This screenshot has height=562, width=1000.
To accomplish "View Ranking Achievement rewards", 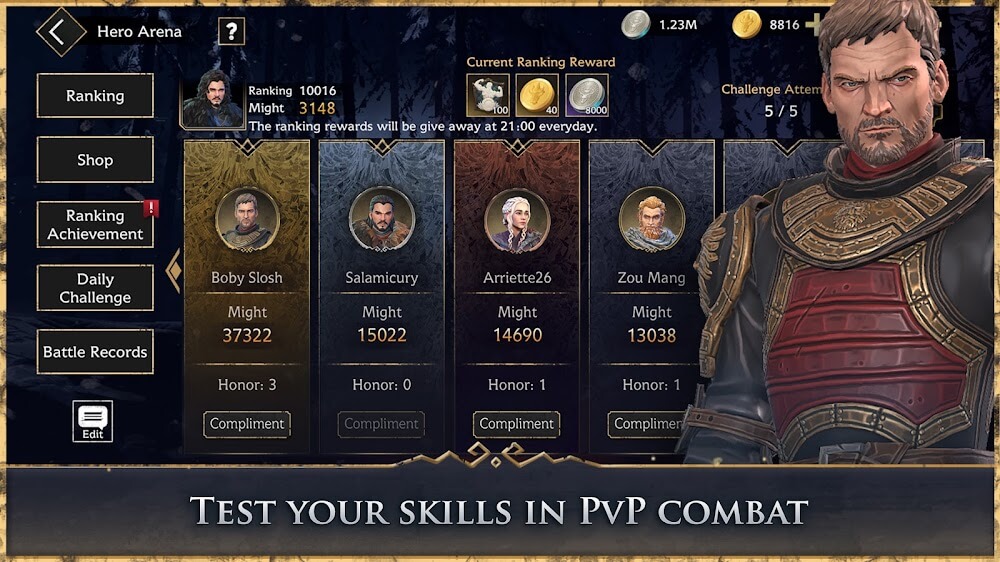I will [x=95, y=225].
